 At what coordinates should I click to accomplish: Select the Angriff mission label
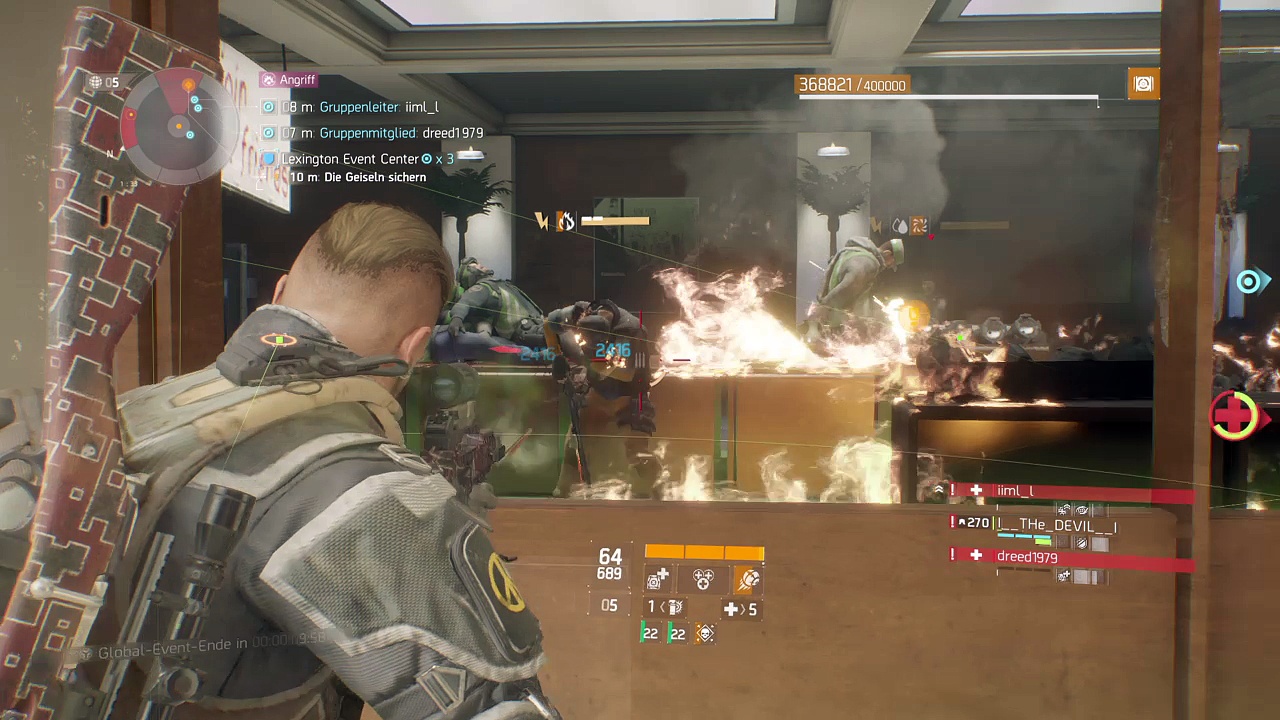pyautogui.click(x=288, y=80)
